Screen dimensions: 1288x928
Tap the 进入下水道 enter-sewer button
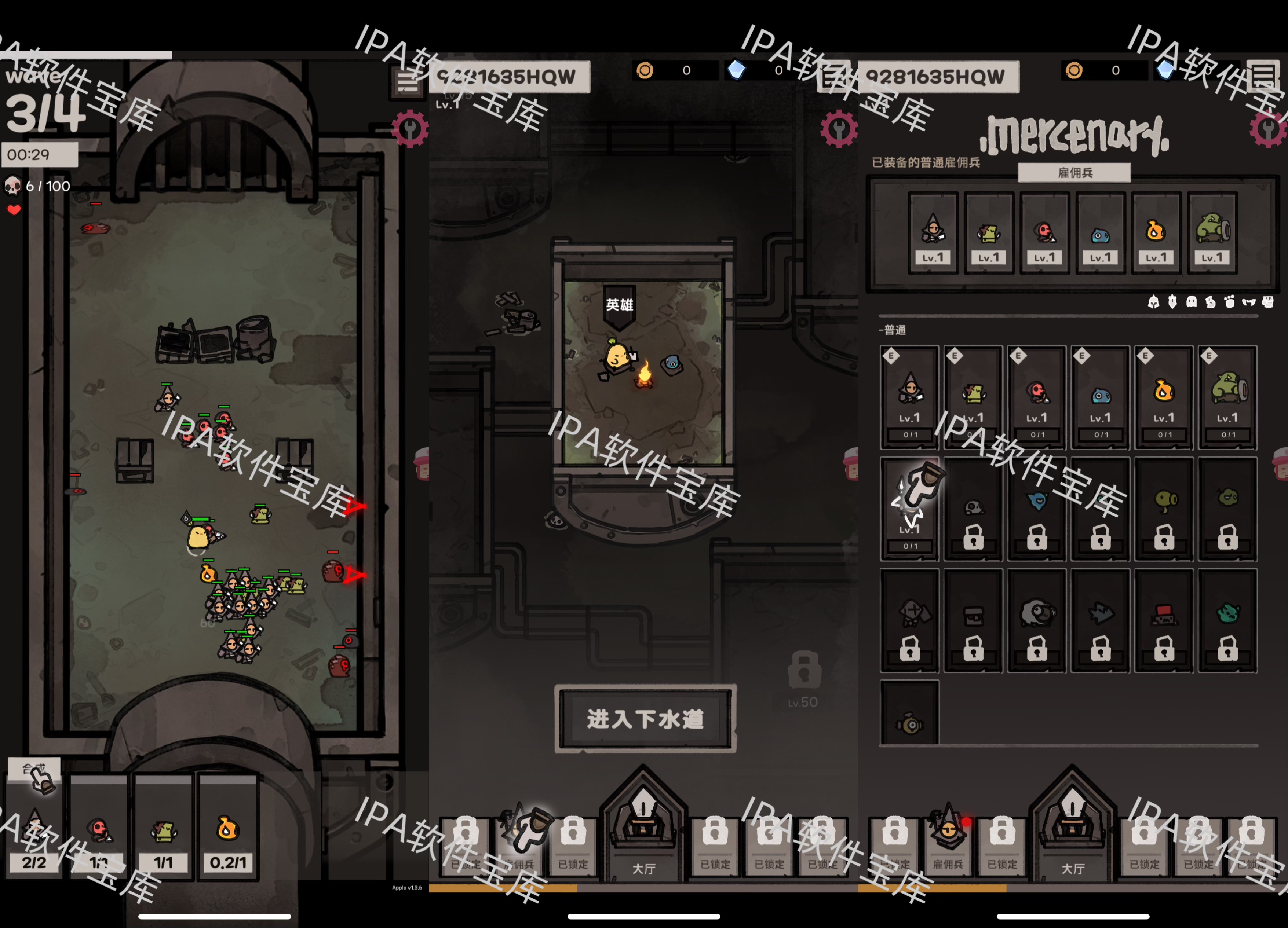click(x=645, y=719)
